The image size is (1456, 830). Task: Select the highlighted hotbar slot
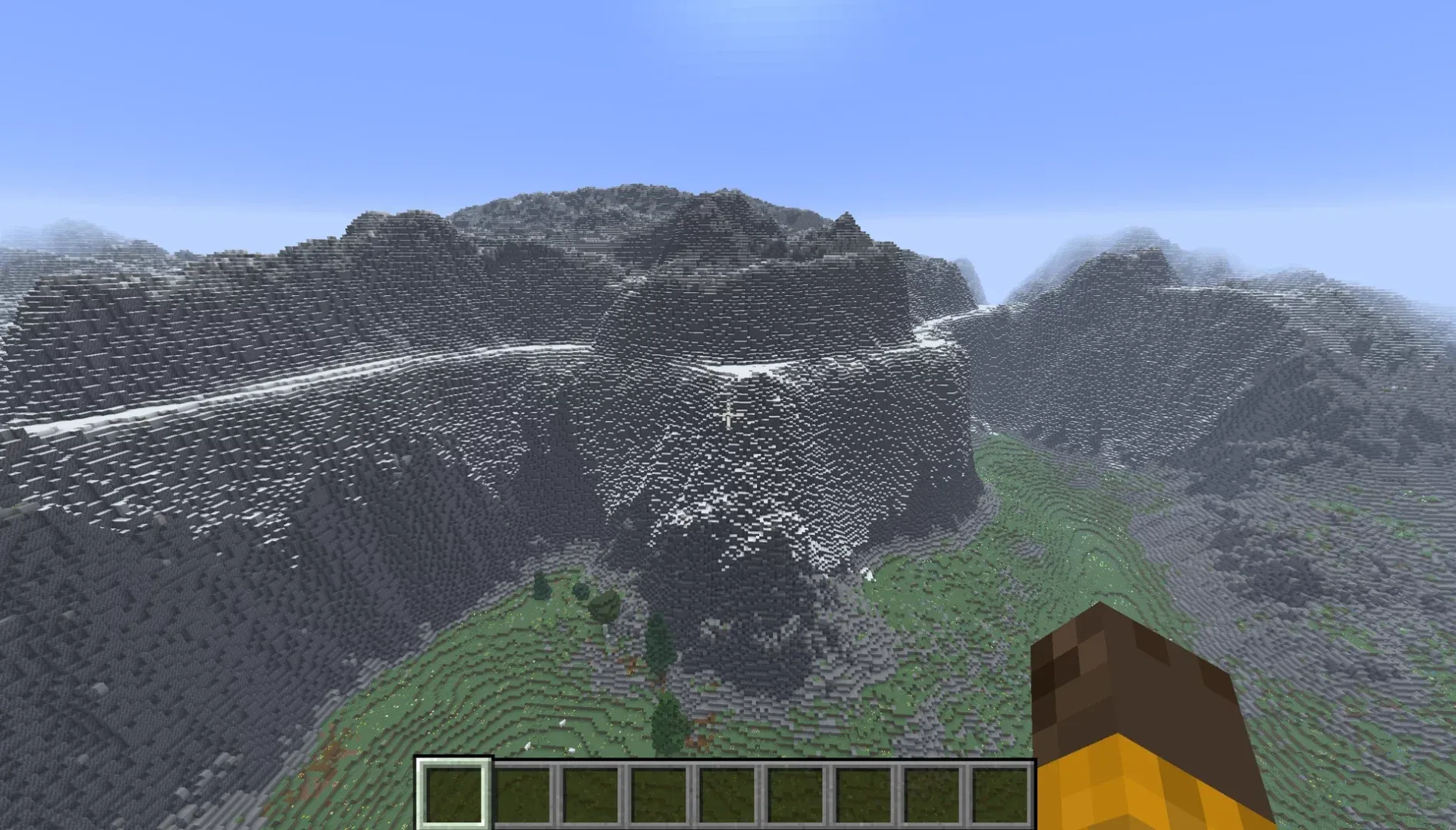coord(453,793)
